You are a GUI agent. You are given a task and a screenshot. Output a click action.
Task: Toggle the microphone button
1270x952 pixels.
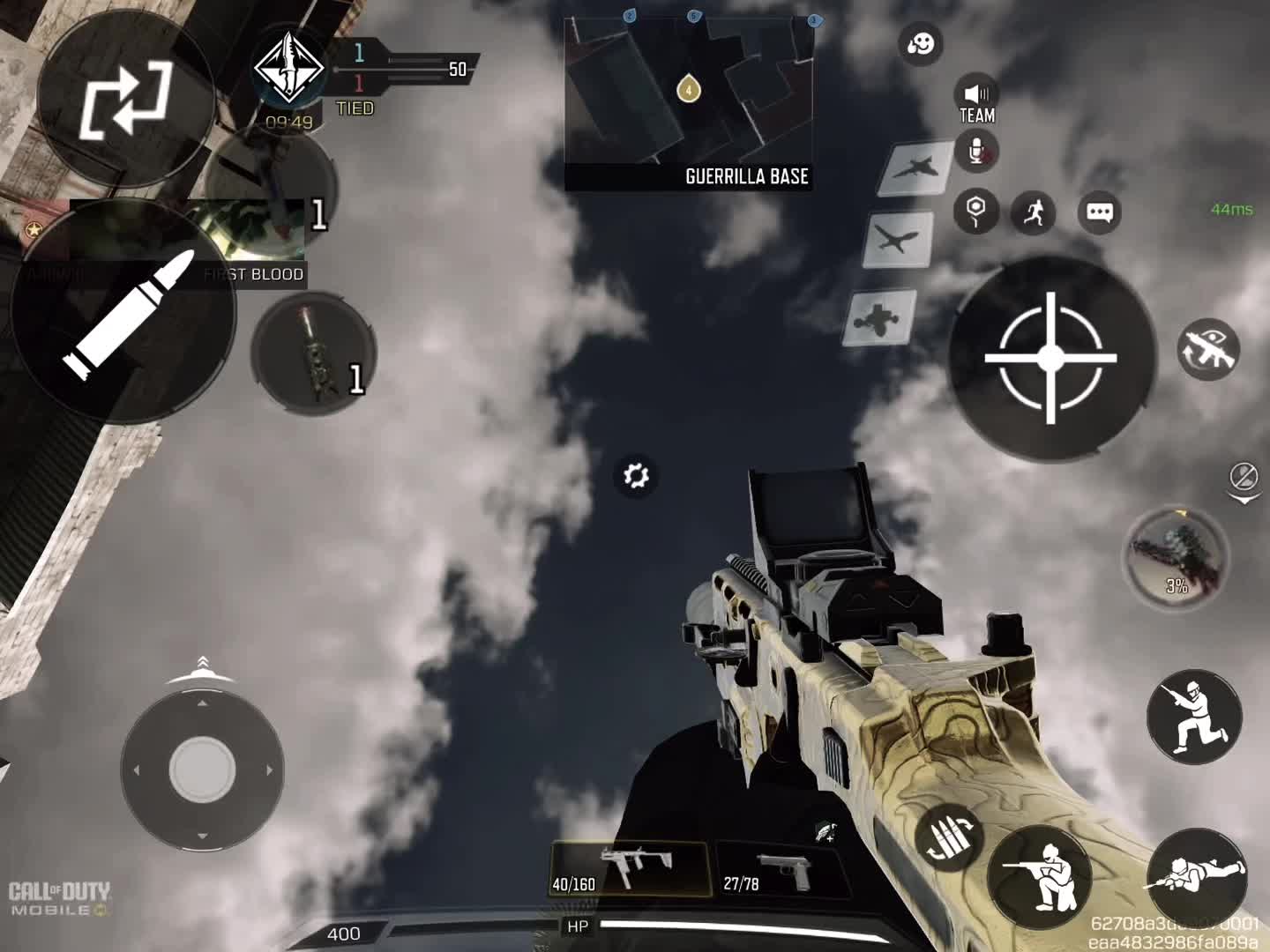[977, 152]
